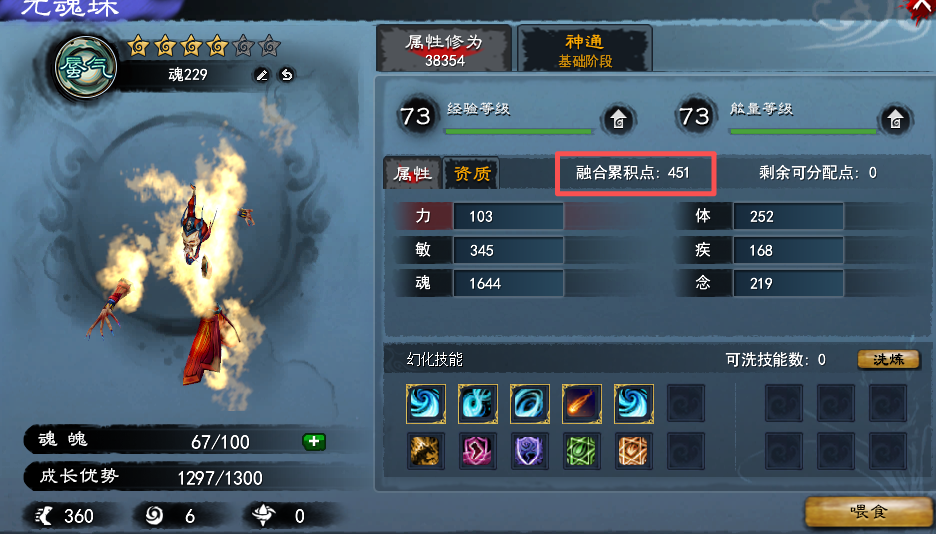Edit the pet name with the pencil icon

pos(262,75)
